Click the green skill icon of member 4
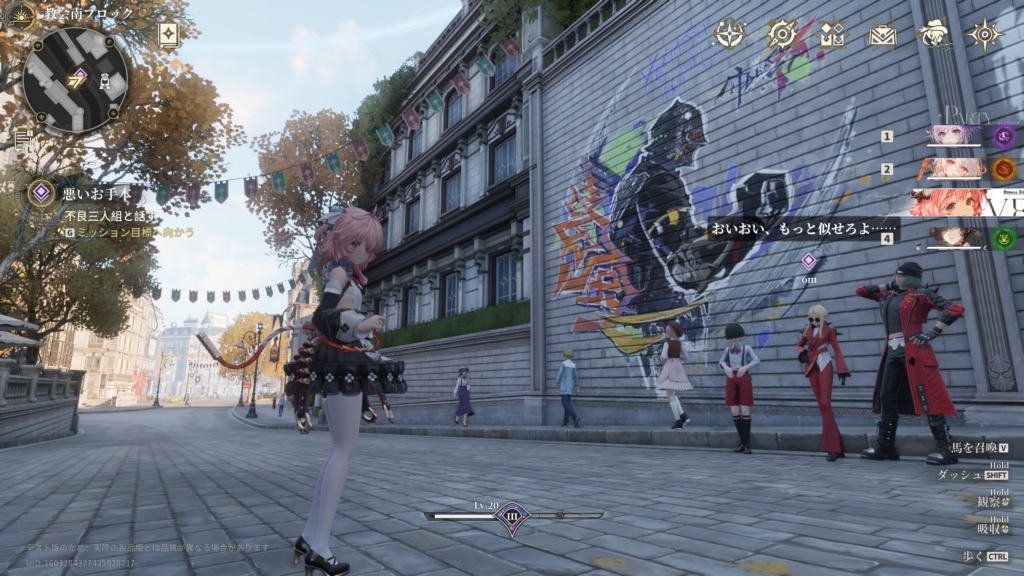Viewport: 1024px width, 576px height. tap(1004, 238)
